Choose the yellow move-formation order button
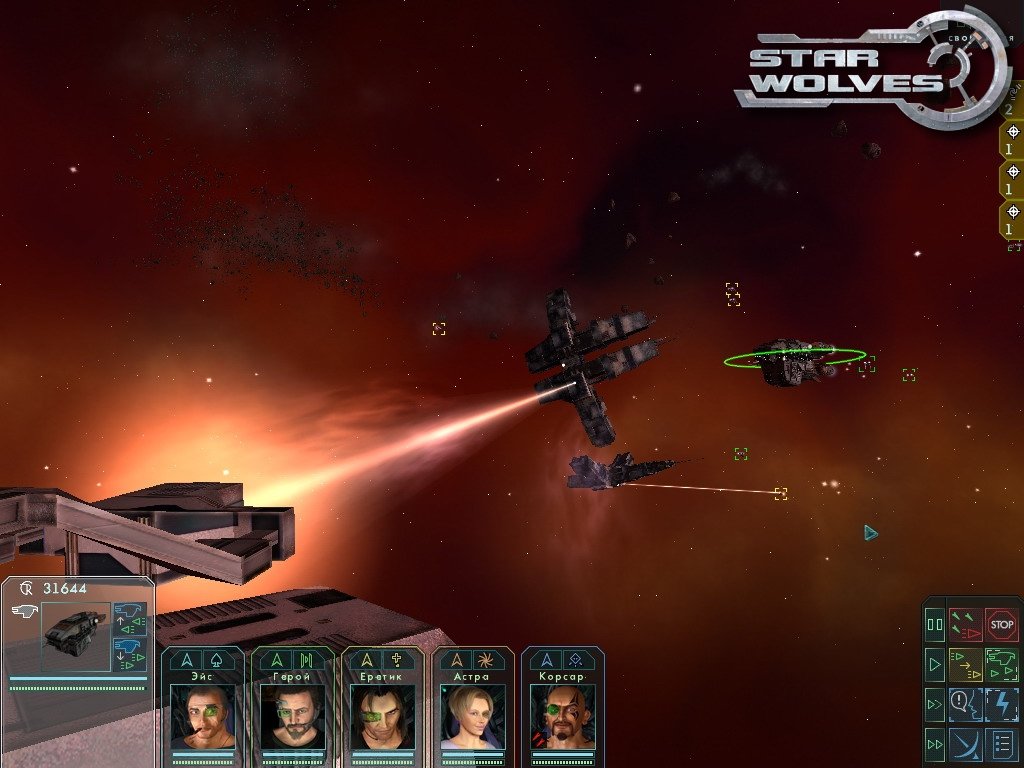Image resolution: width=1024 pixels, height=768 pixels. 966,664
